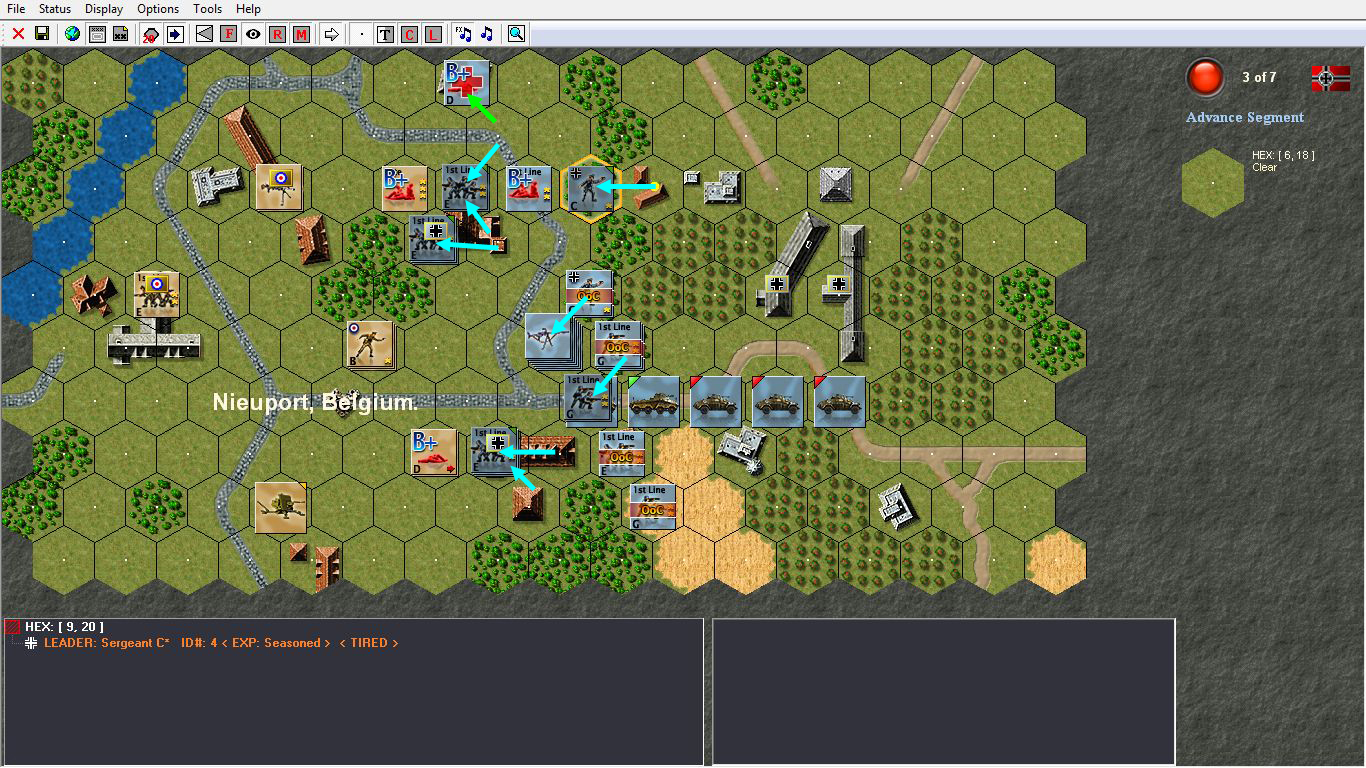The image size is (1366, 768).
Task: Click the L toolbar icon
Action: tap(433, 33)
